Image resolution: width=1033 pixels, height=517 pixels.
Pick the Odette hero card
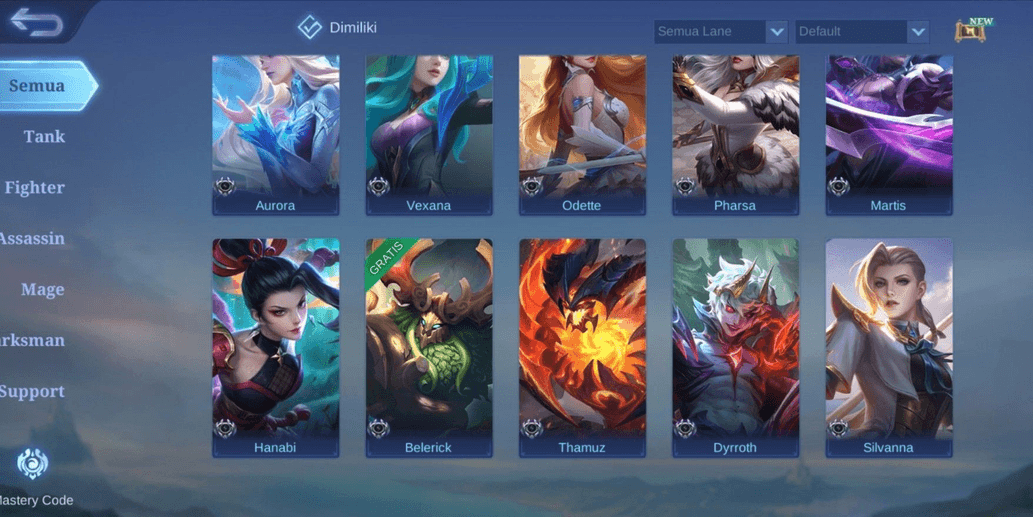point(582,135)
